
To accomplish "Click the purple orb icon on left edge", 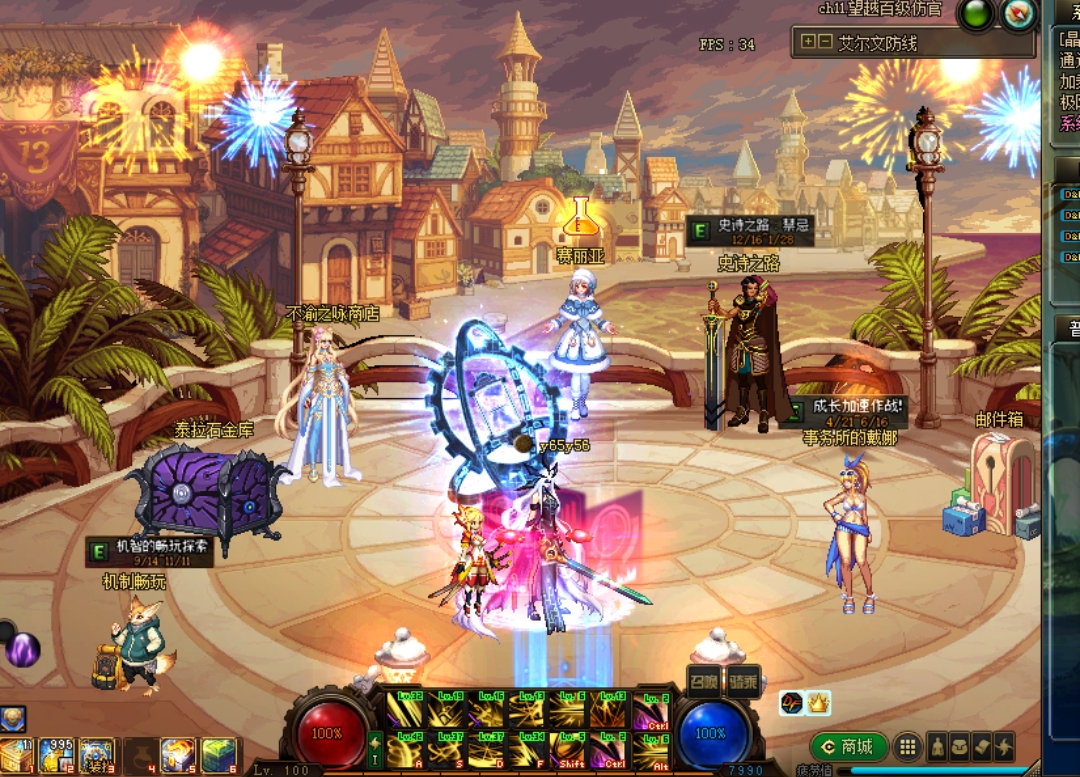I will [x=22, y=650].
